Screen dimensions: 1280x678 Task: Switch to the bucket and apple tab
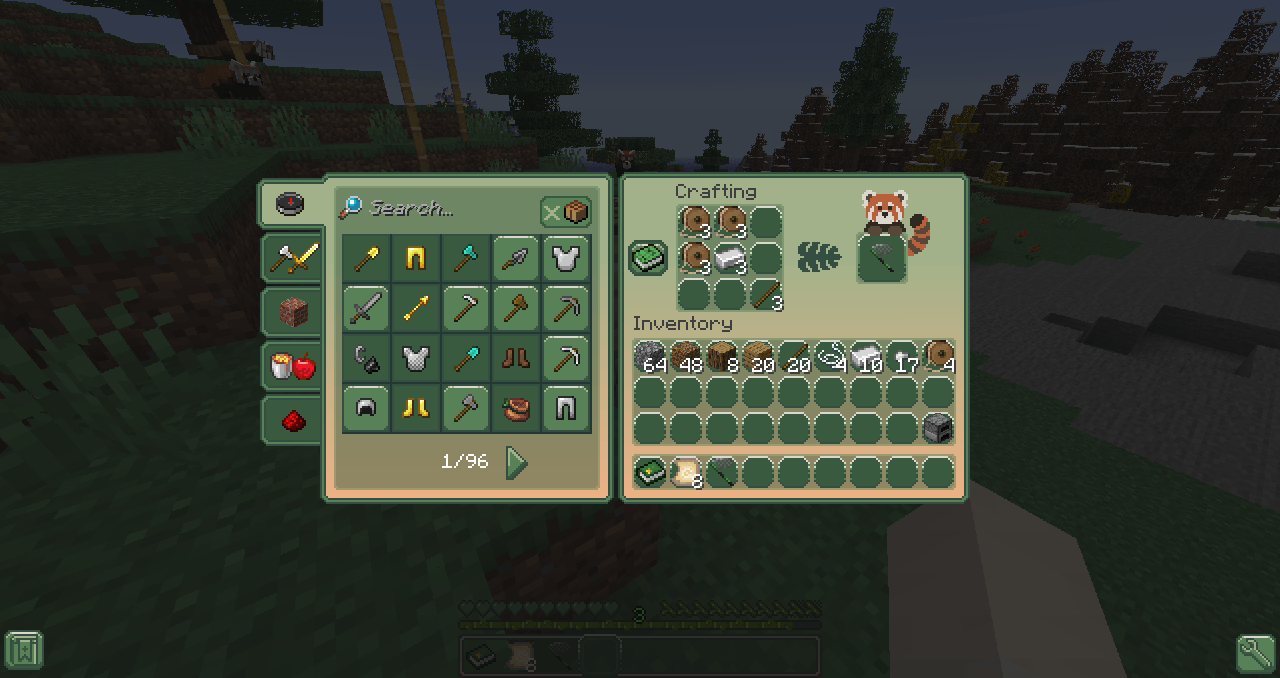pyautogui.click(x=292, y=366)
